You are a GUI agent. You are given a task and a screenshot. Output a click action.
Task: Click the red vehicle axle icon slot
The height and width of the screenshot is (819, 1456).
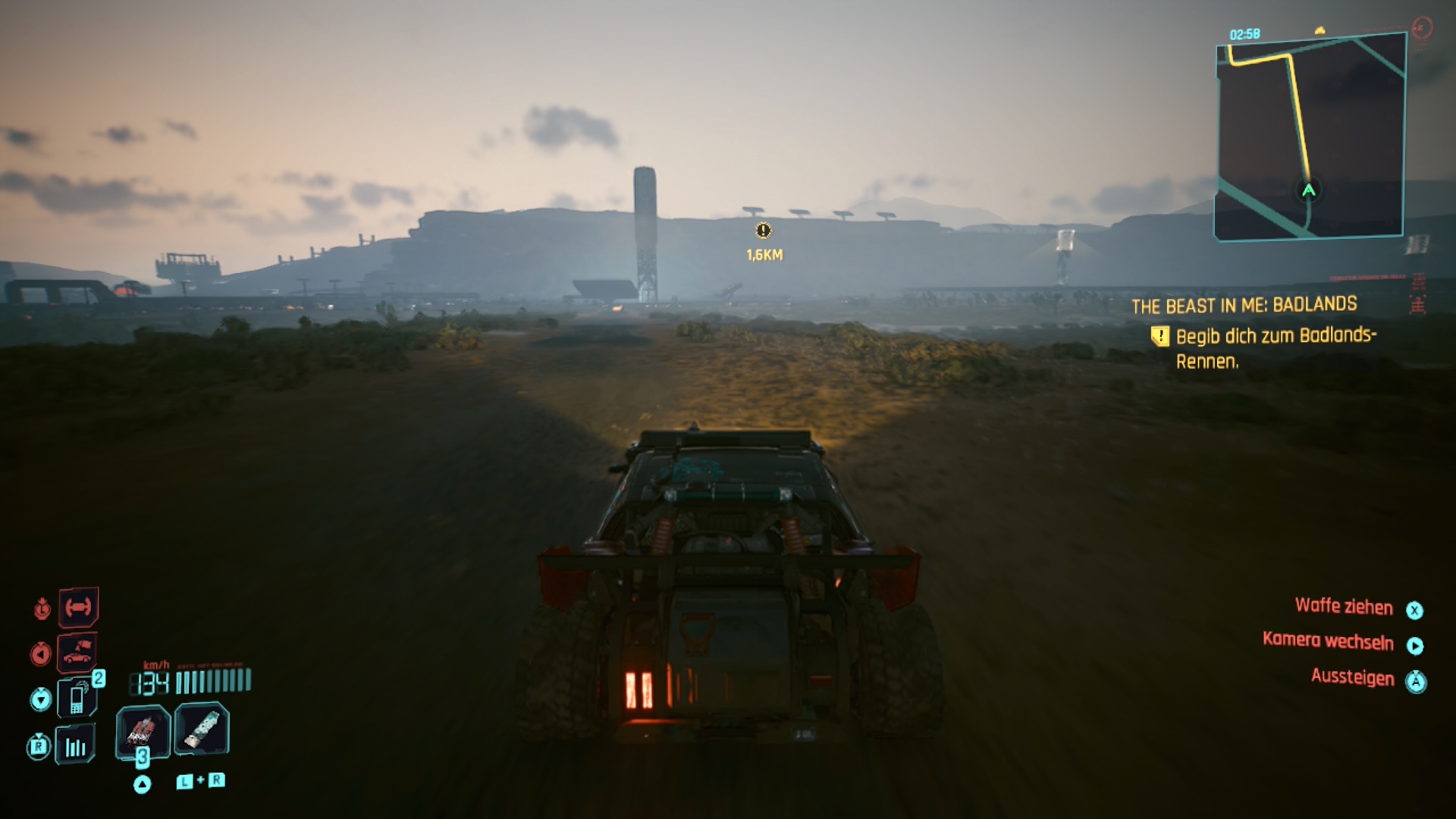78,607
